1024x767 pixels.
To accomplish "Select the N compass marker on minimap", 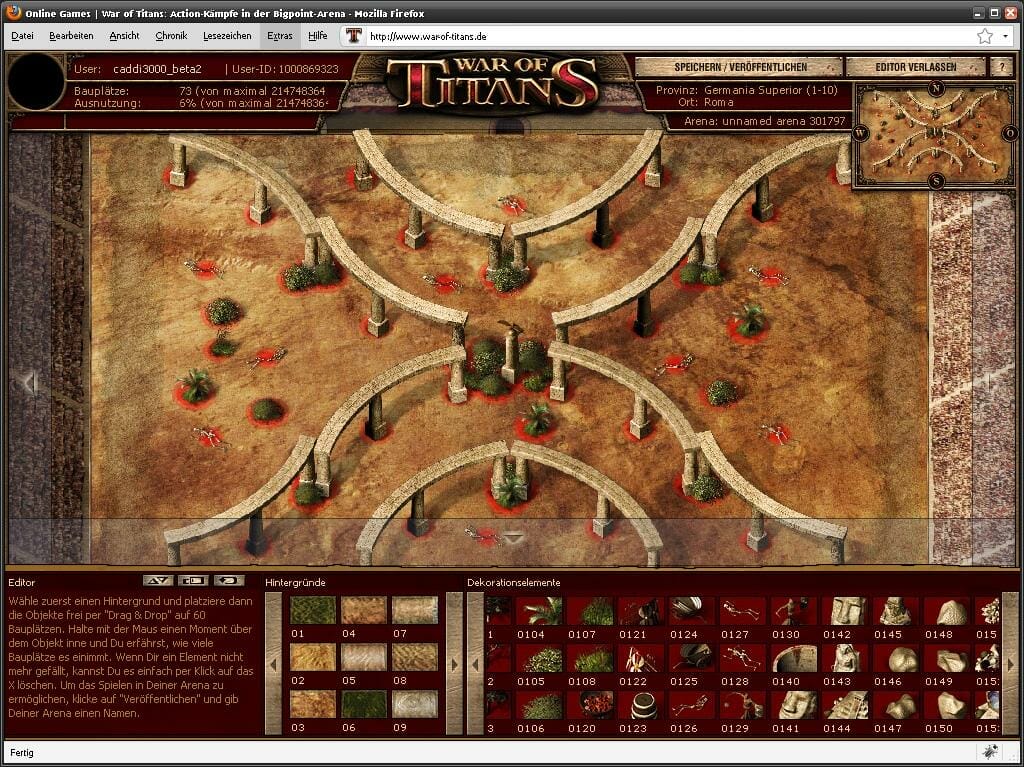I will pyautogui.click(x=936, y=88).
